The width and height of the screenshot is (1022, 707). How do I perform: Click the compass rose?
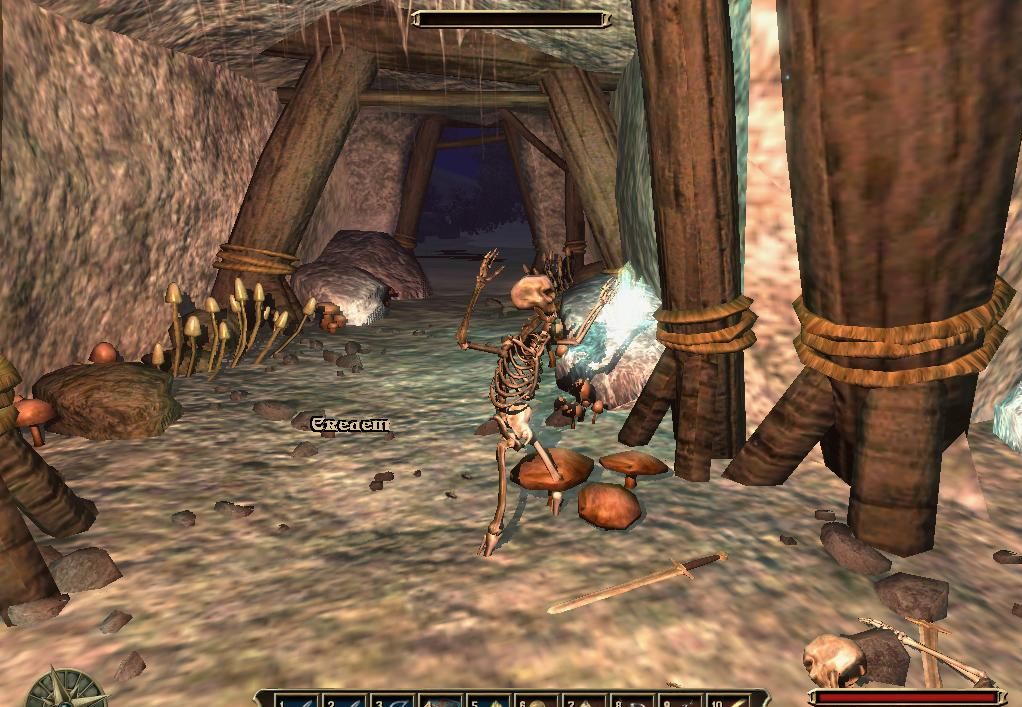[x=66, y=692]
